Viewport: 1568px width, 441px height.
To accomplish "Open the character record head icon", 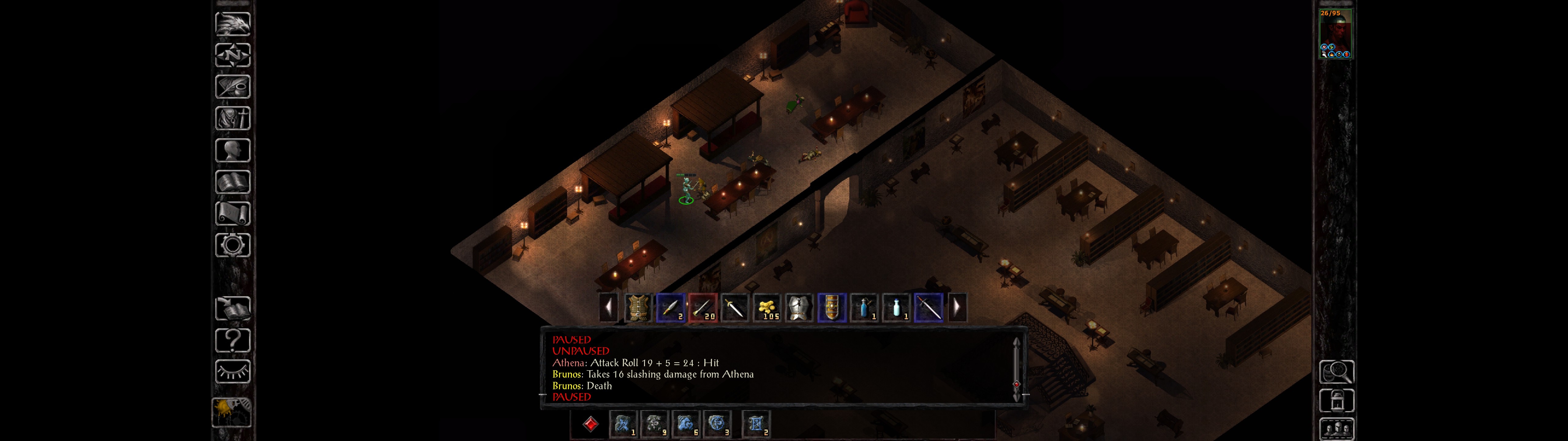I will click(x=232, y=150).
